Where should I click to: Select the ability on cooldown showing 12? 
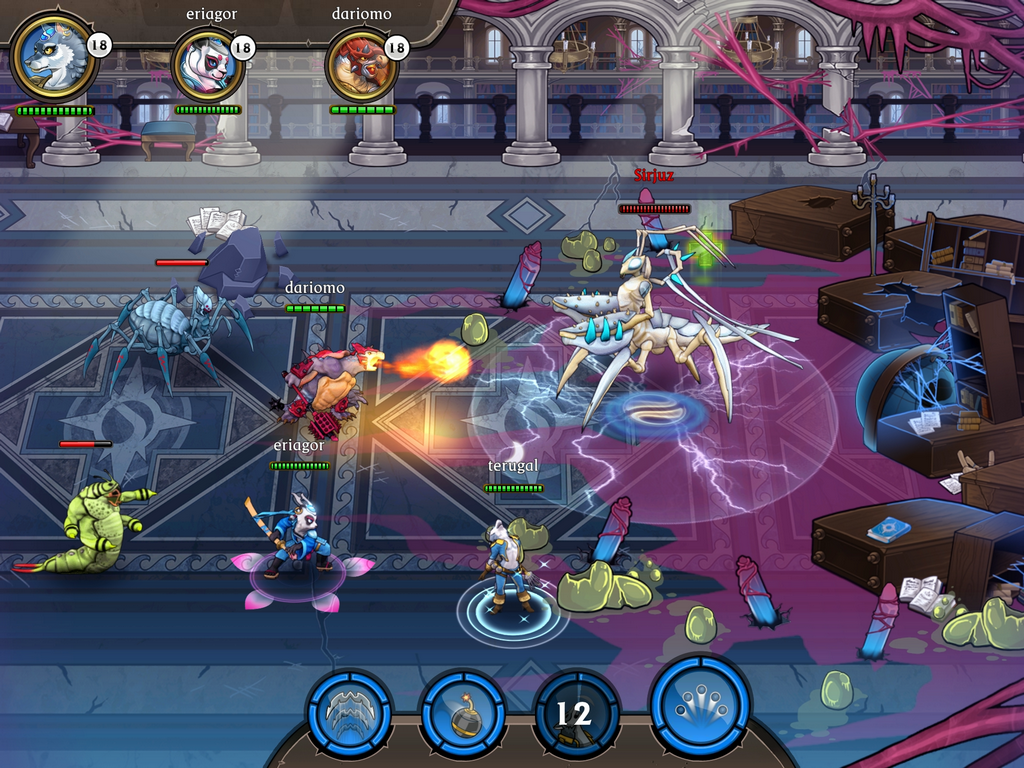574,714
